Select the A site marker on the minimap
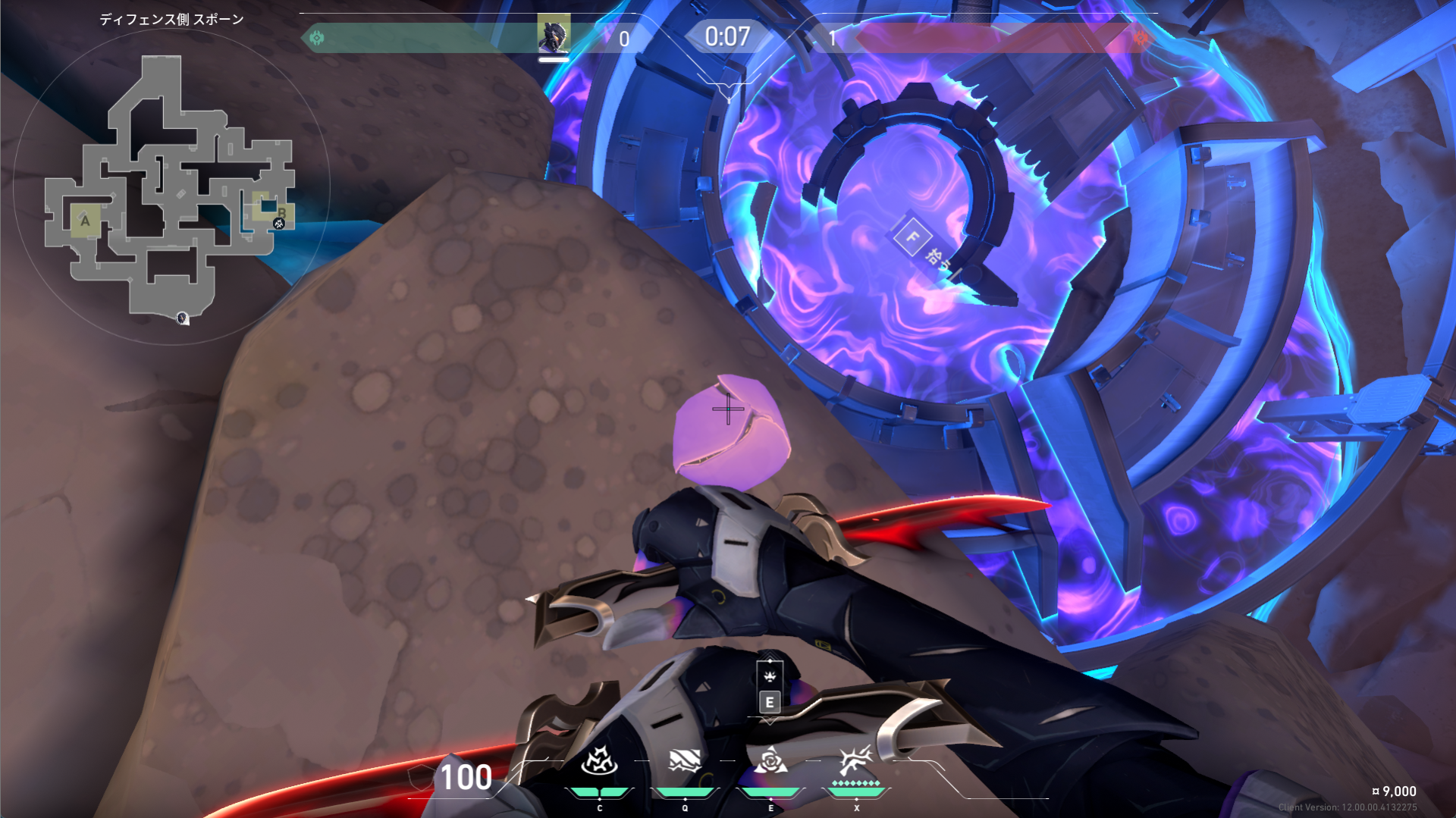This screenshot has height=818, width=1456. point(85,221)
